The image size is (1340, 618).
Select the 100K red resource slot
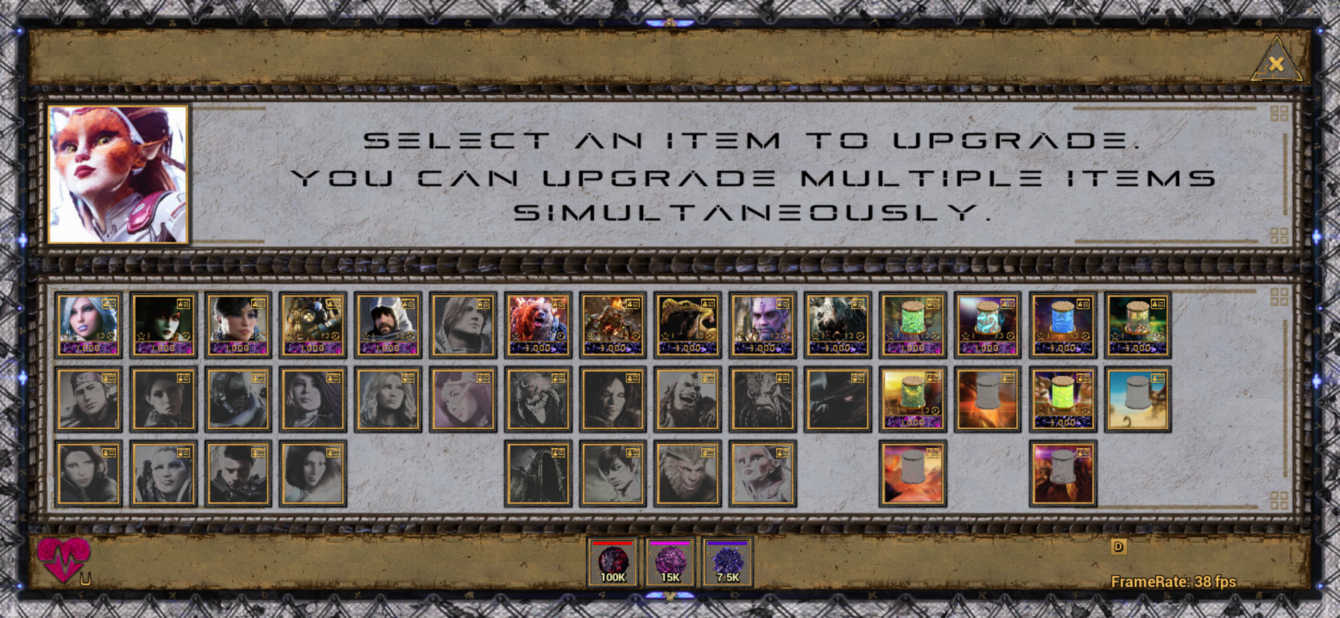click(612, 562)
